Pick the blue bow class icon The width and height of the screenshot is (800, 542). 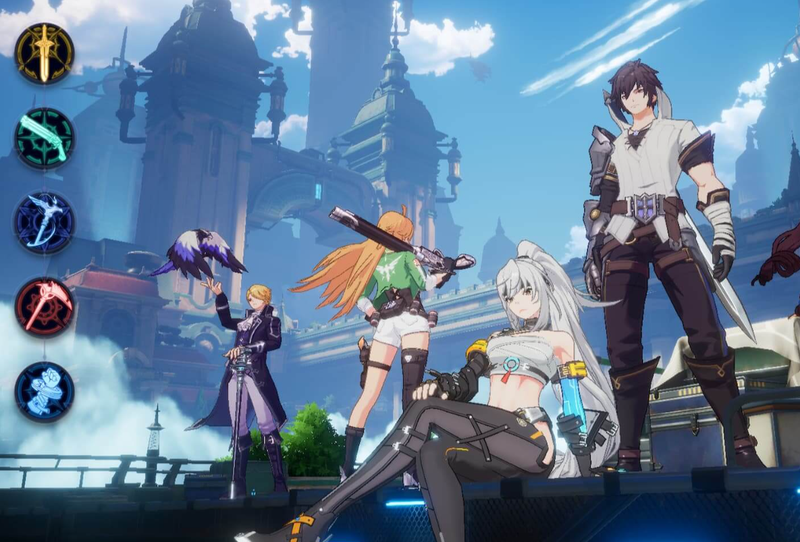click(x=44, y=222)
